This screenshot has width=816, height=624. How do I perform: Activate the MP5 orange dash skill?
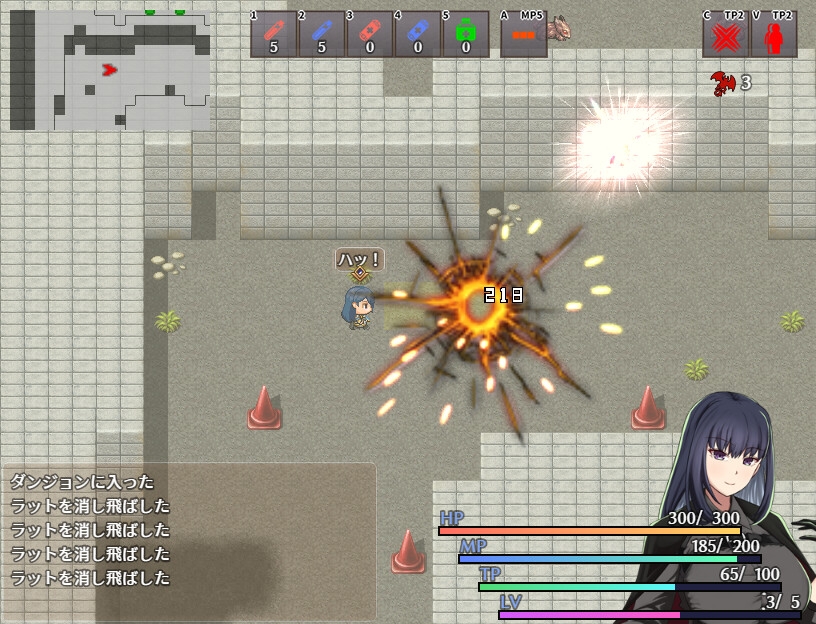523,34
